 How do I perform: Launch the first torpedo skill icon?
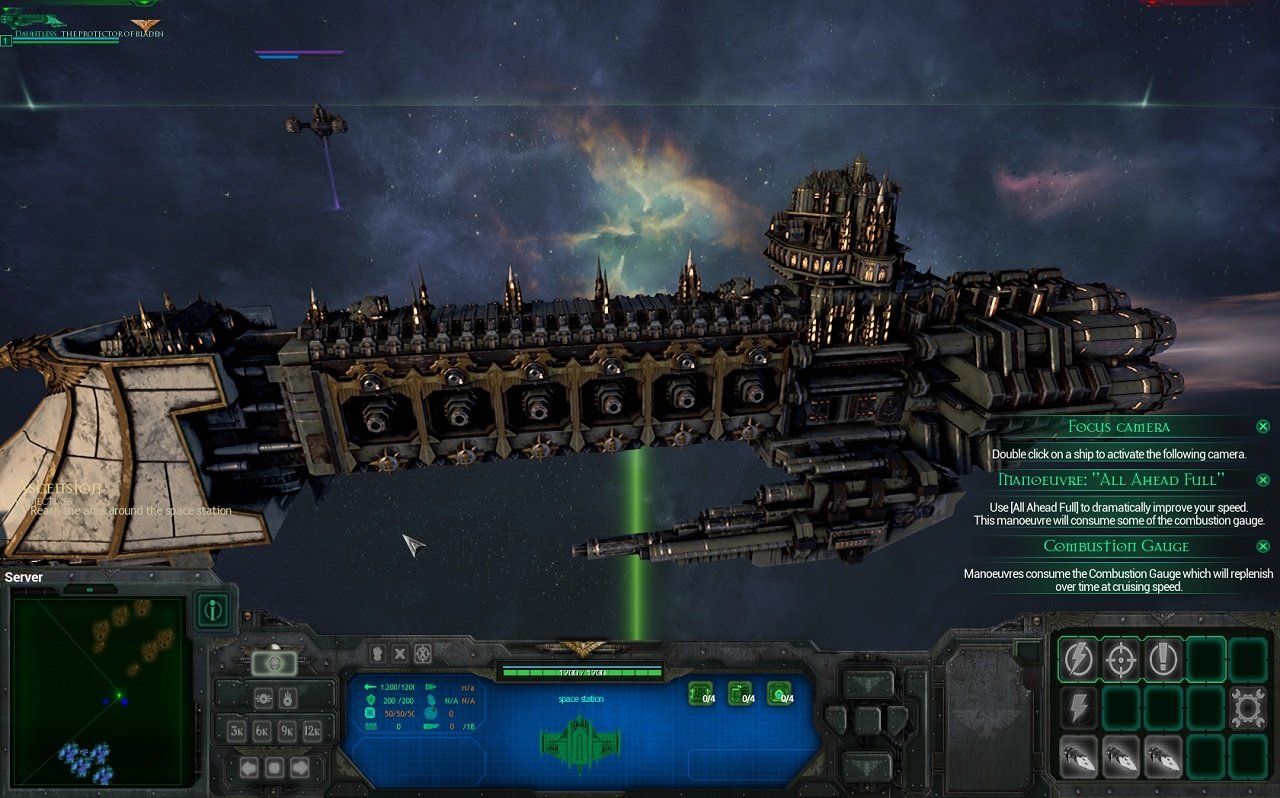click(x=1079, y=756)
